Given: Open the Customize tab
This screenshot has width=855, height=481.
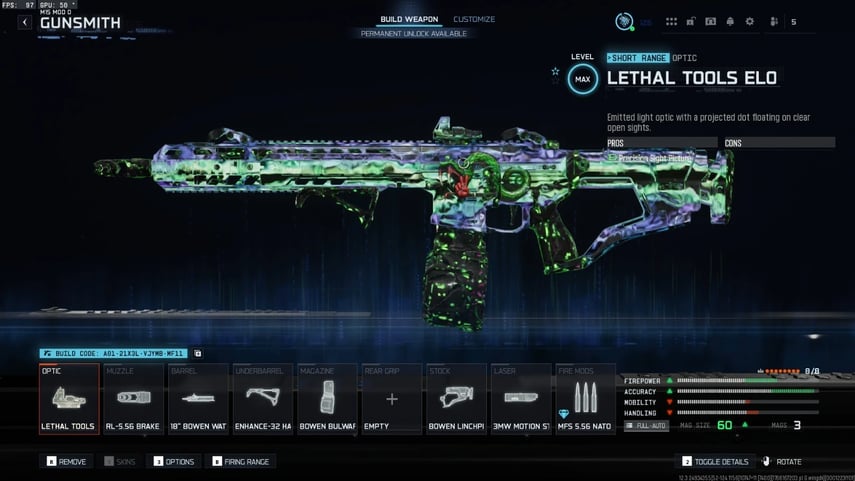Looking at the screenshot, I should [x=474, y=20].
